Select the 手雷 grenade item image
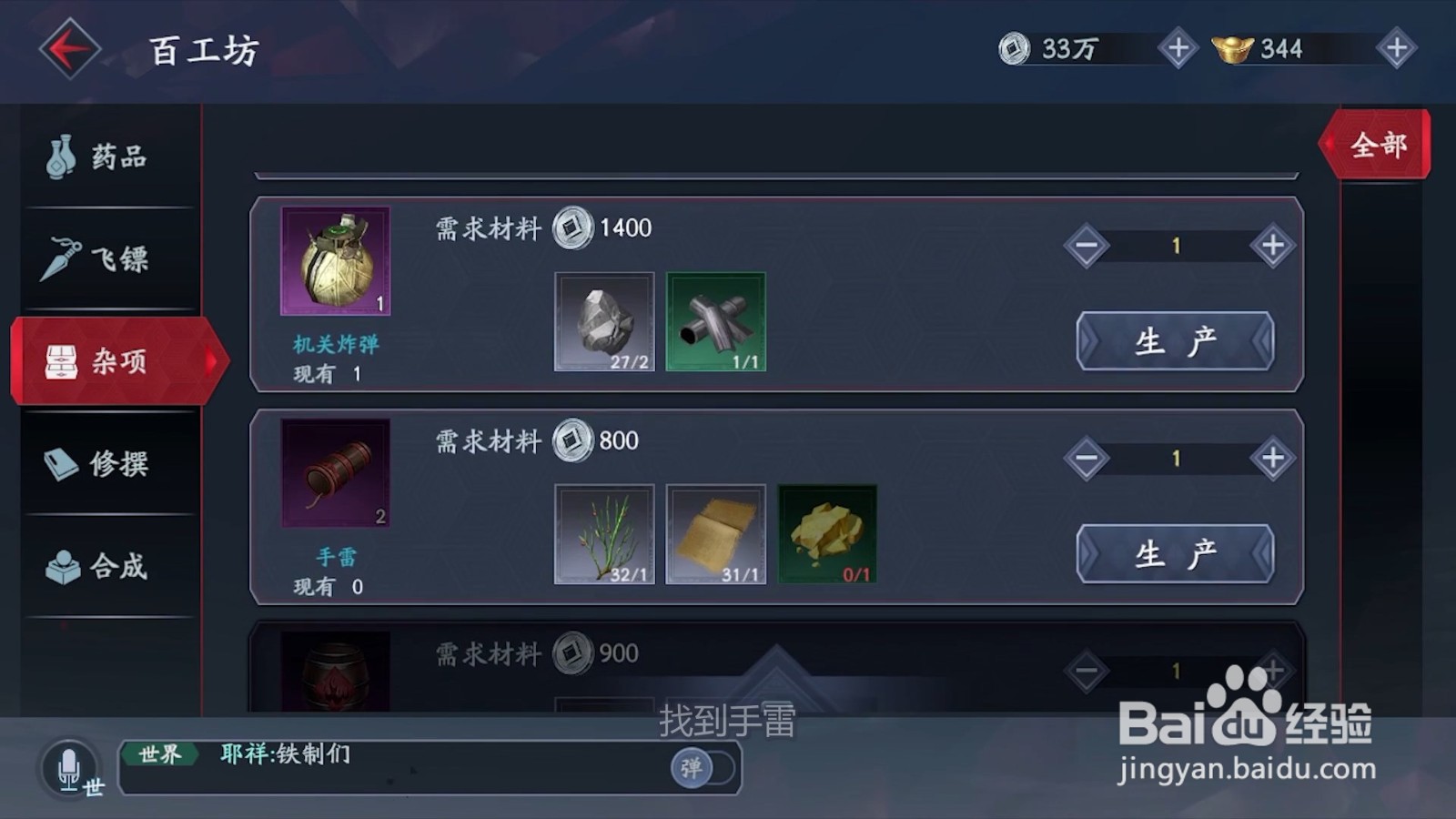The width and height of the screenshot is (1456, 819). coord(334,473)
